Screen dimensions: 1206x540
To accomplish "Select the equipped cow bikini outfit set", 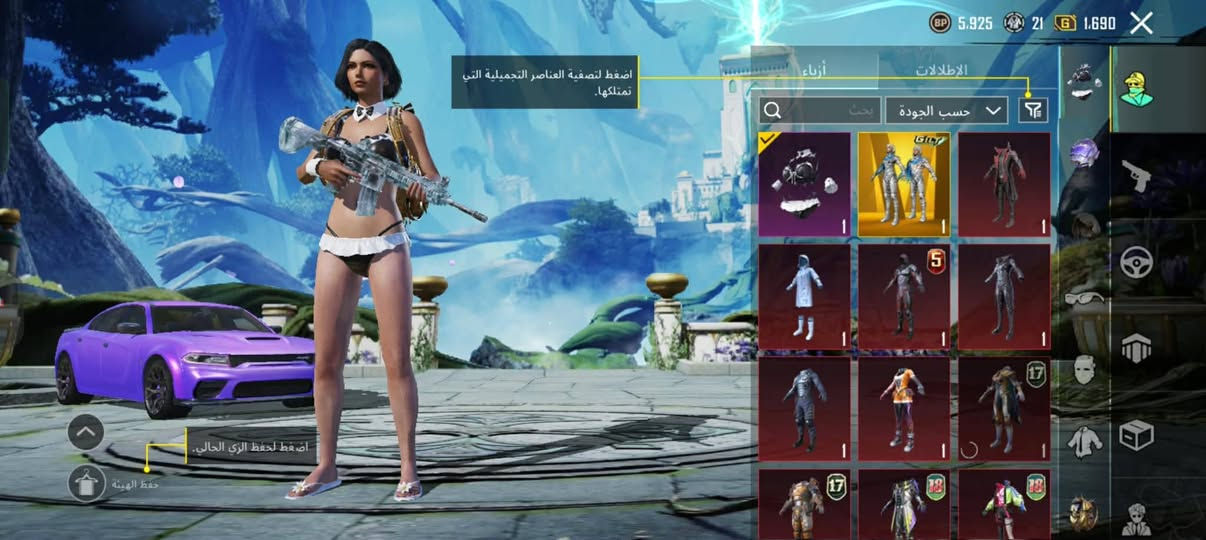I will 805,185.
